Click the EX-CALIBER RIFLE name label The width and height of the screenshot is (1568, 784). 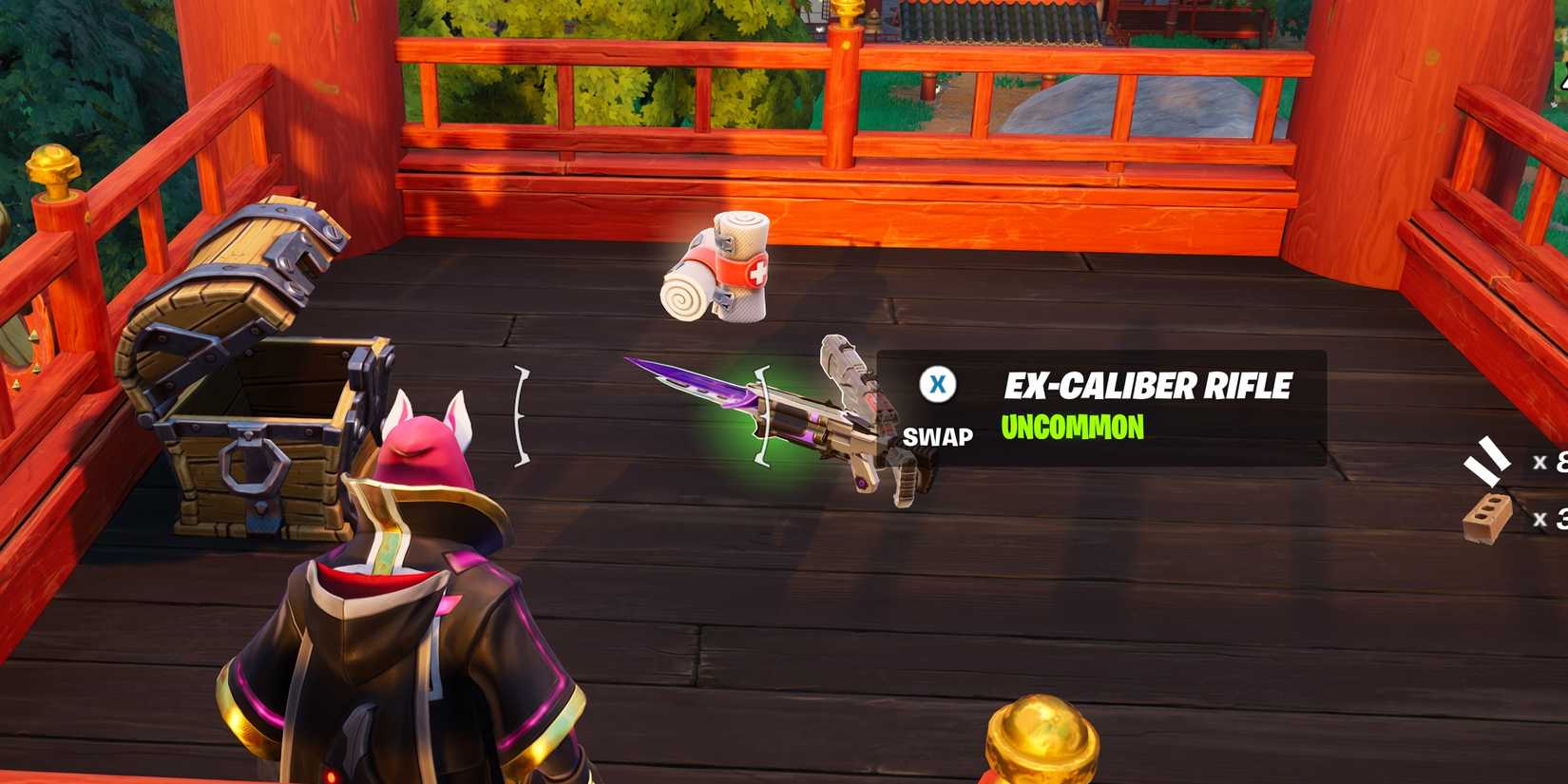tap(1148, 385)
